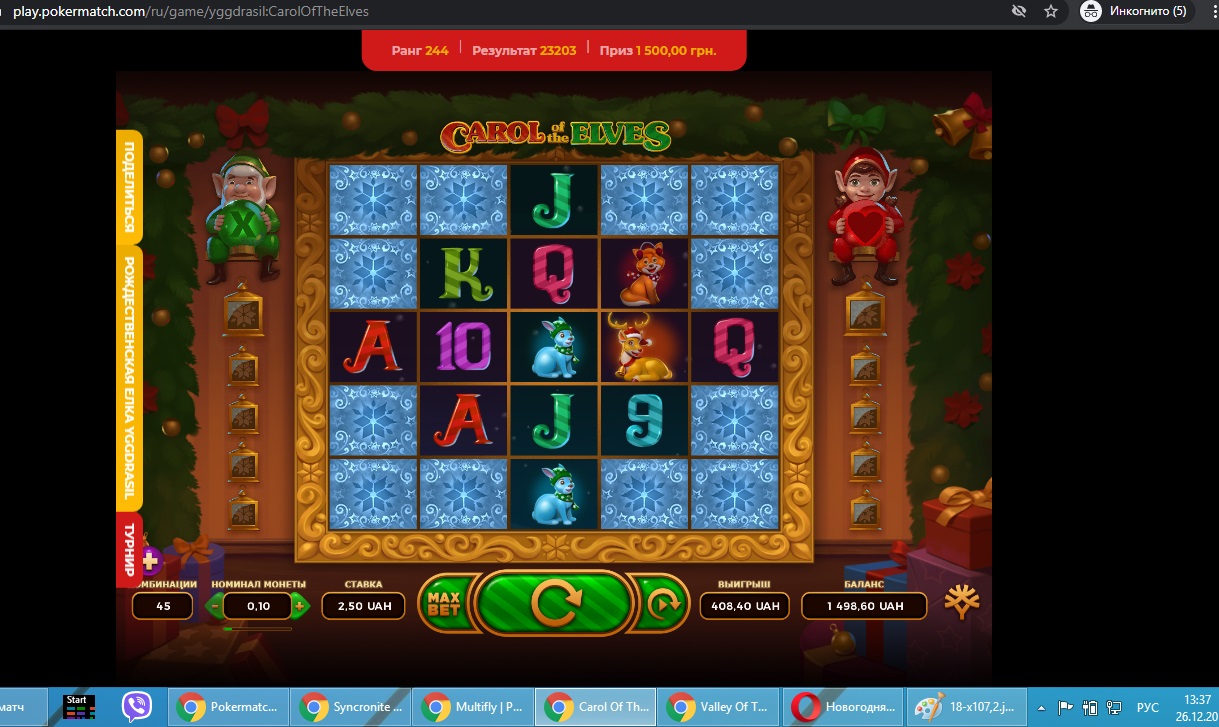Click the Yggdrasil tree logo icon
1219x727 pixels.
(962, 602)
